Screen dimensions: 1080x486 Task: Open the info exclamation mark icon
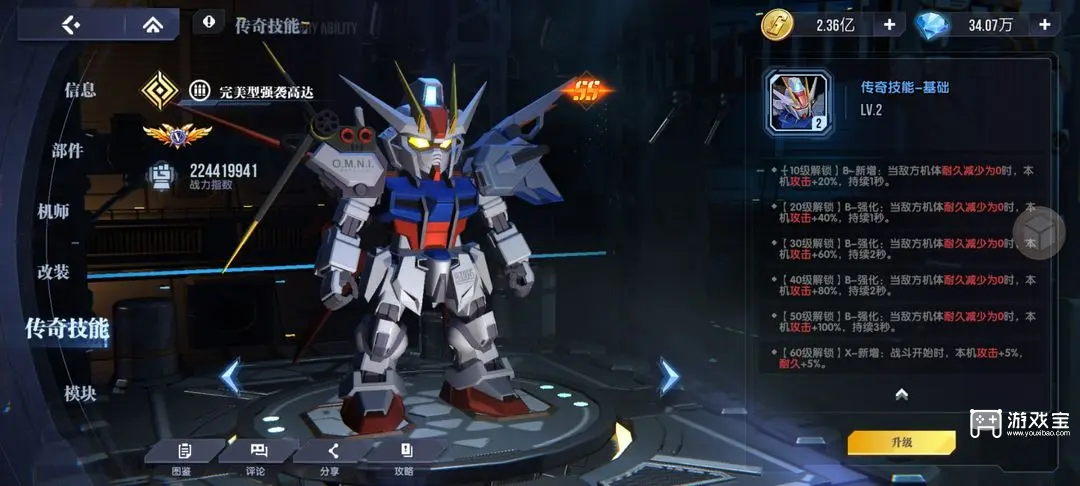click(x=208, y=20)
